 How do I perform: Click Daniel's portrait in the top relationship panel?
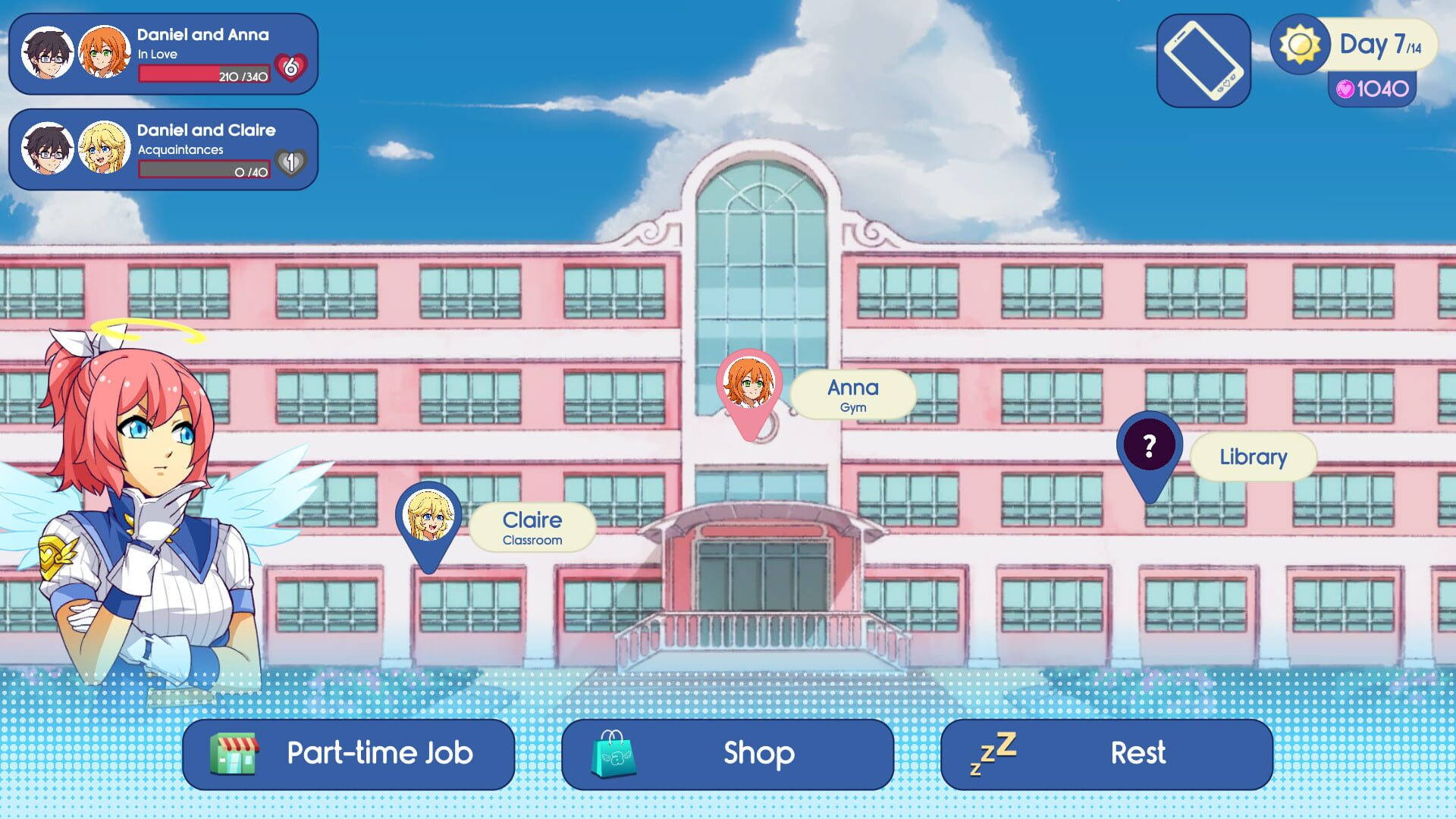click(48, 53)
